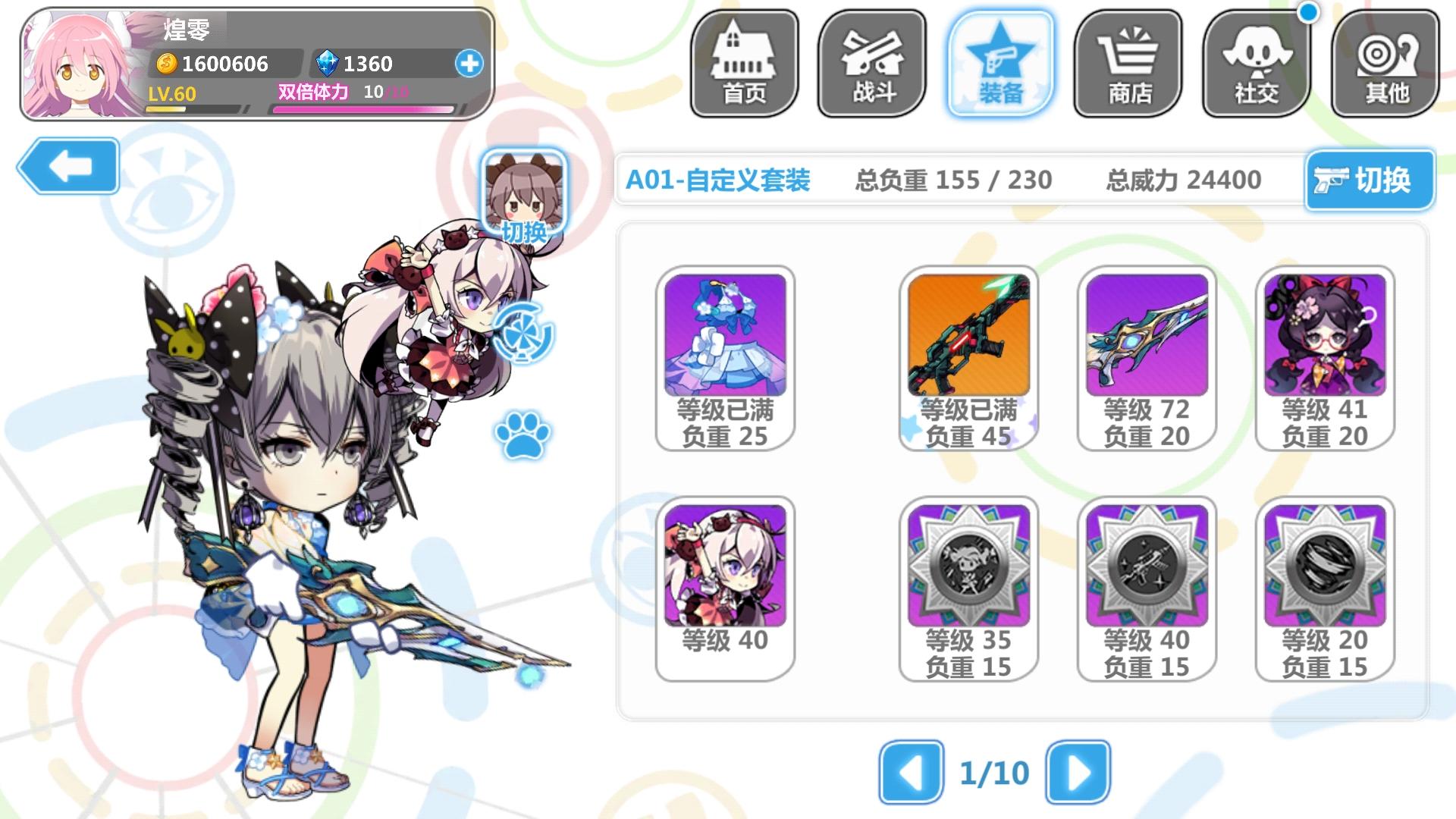Tap the player avatar 煌零 profile

click(x=76, y=61)
